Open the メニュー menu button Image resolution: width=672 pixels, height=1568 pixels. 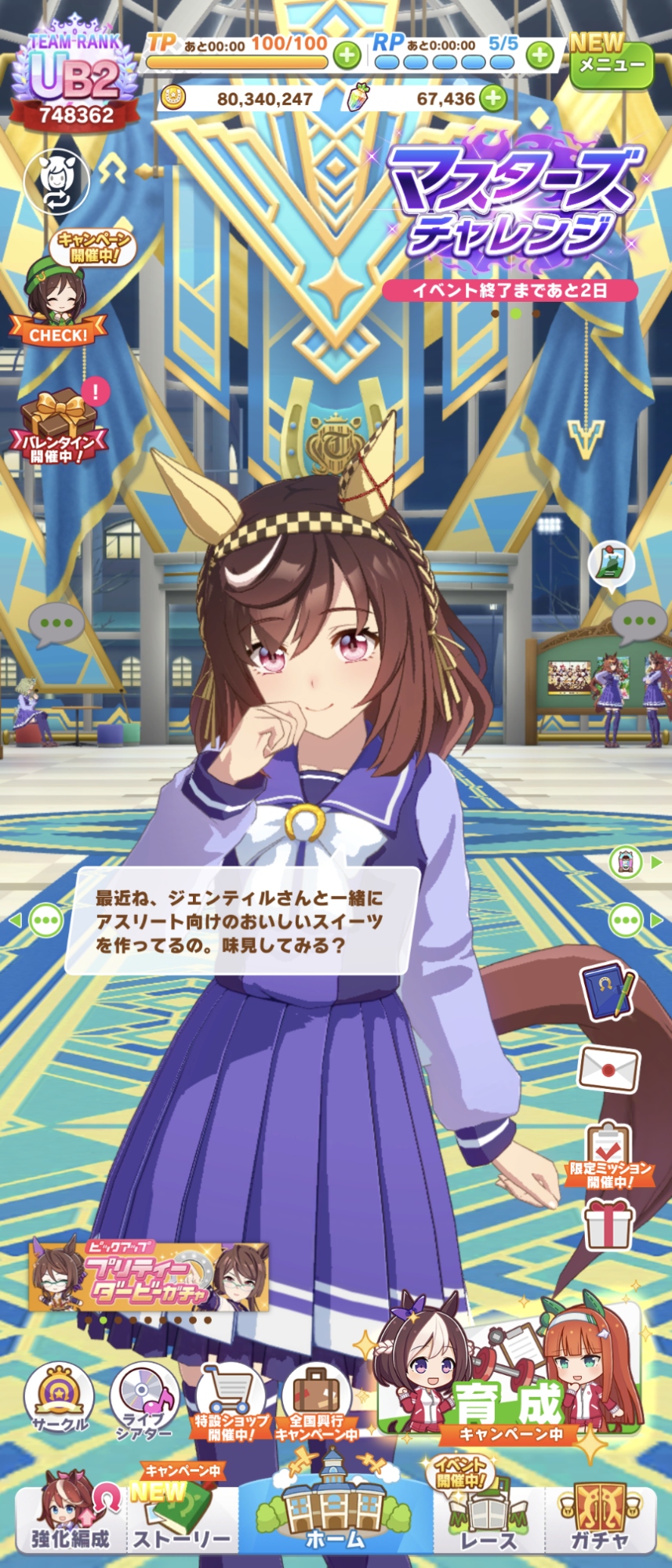click(x=611, y=63)
